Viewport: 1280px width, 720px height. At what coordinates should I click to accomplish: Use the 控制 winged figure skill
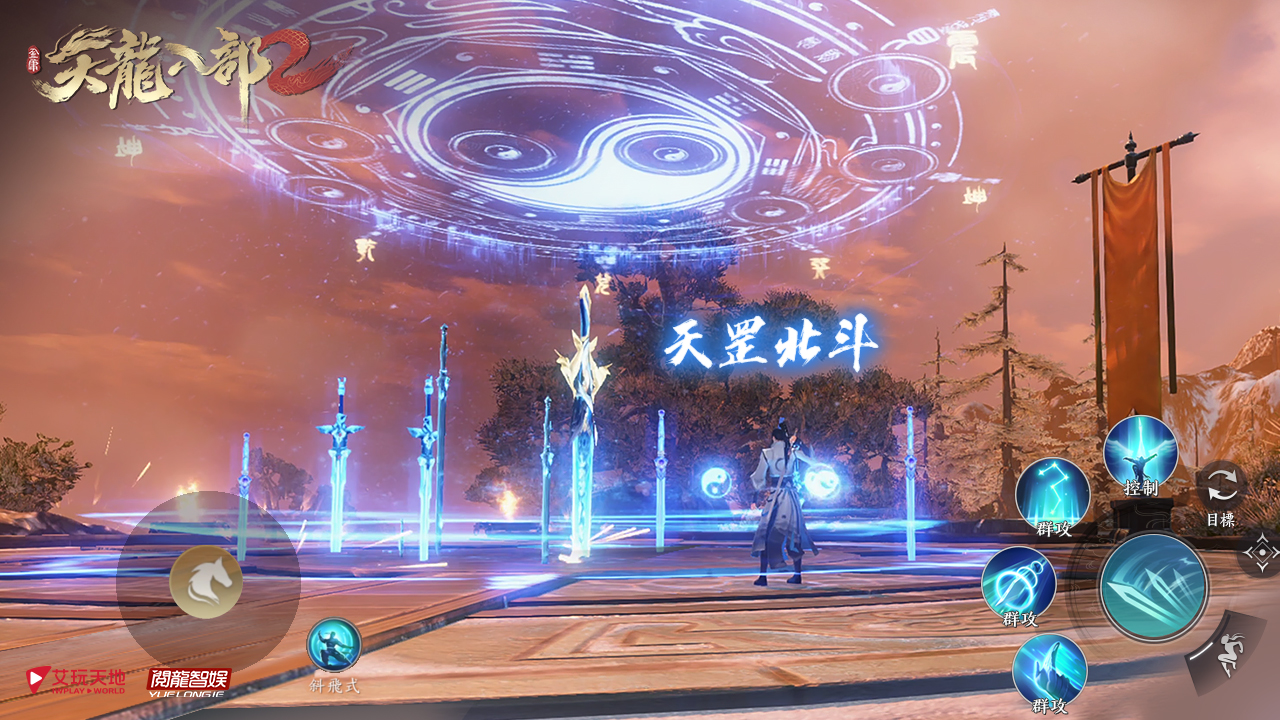(1140, 452)
